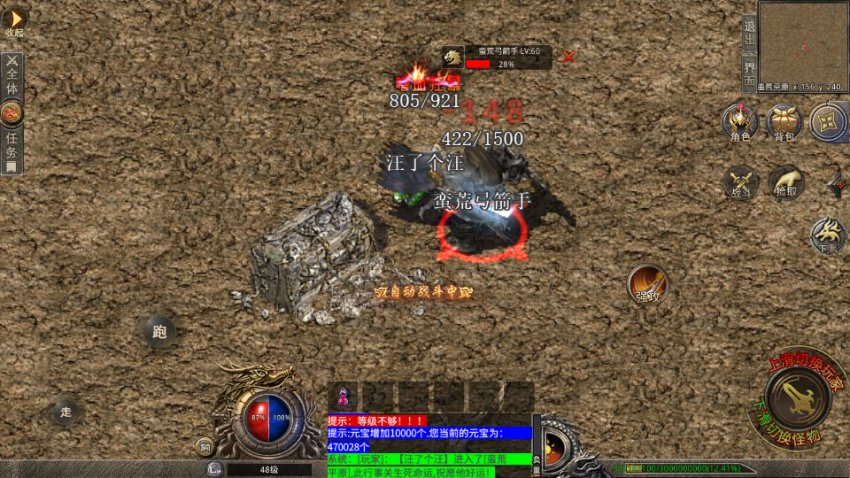Close the target frame with the red X

click(x=569, y=57)
